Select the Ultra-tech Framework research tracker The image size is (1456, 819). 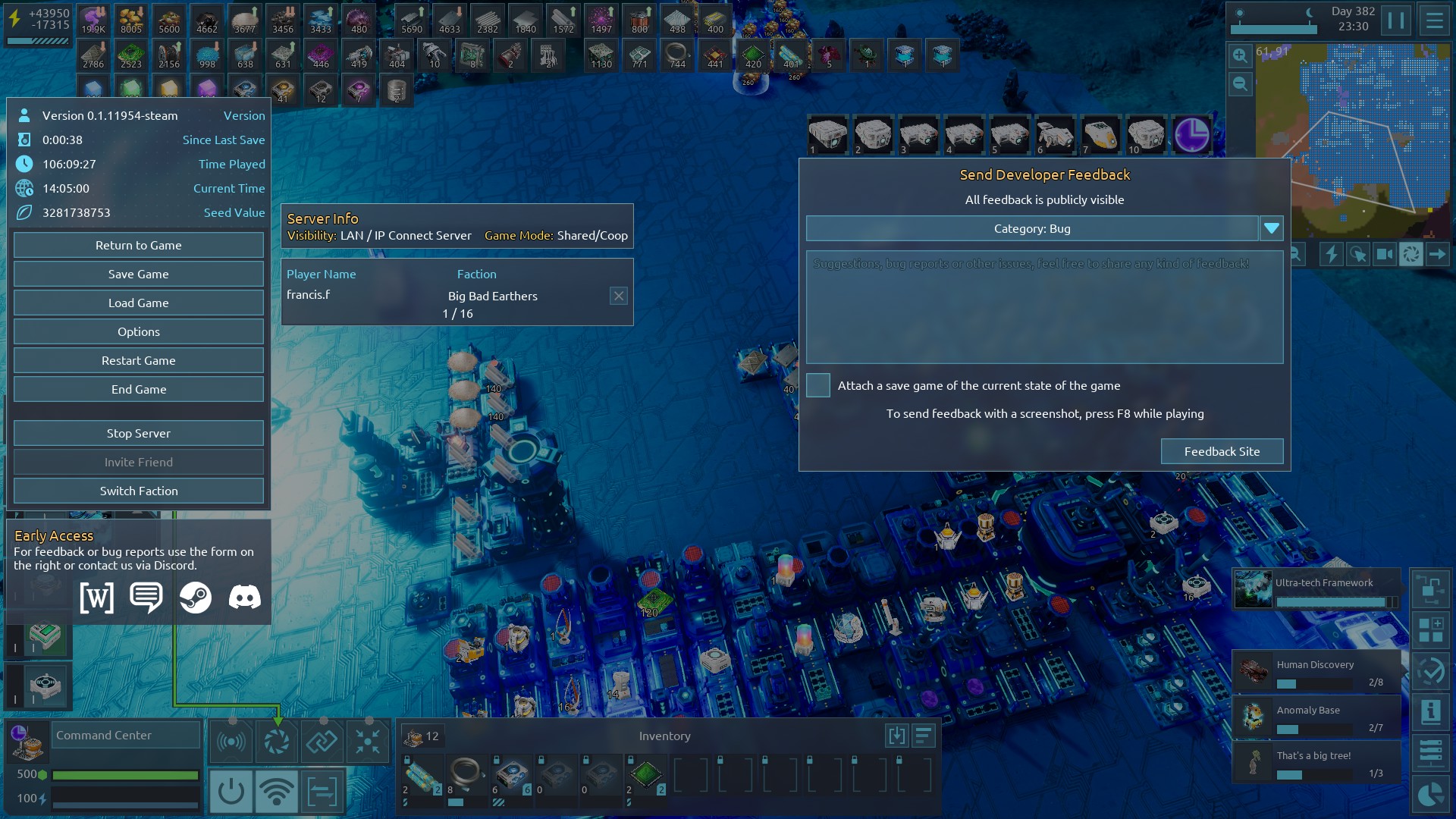coord(1316,590)
